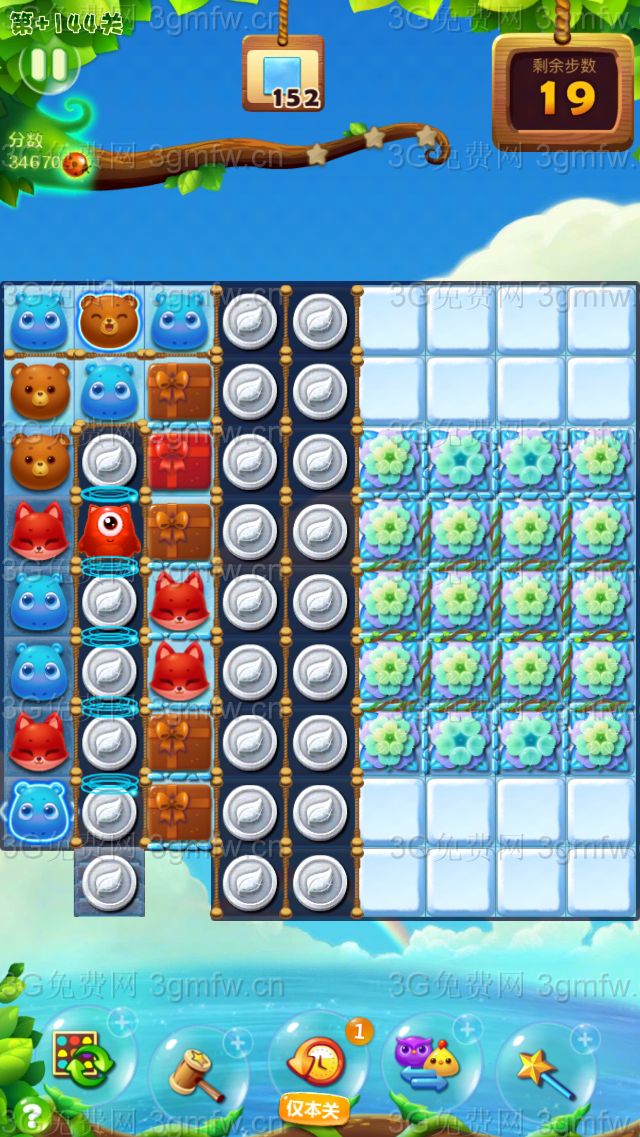Tap the red gift box tile
The image size is (640, 1137).
tap(180, 460)
